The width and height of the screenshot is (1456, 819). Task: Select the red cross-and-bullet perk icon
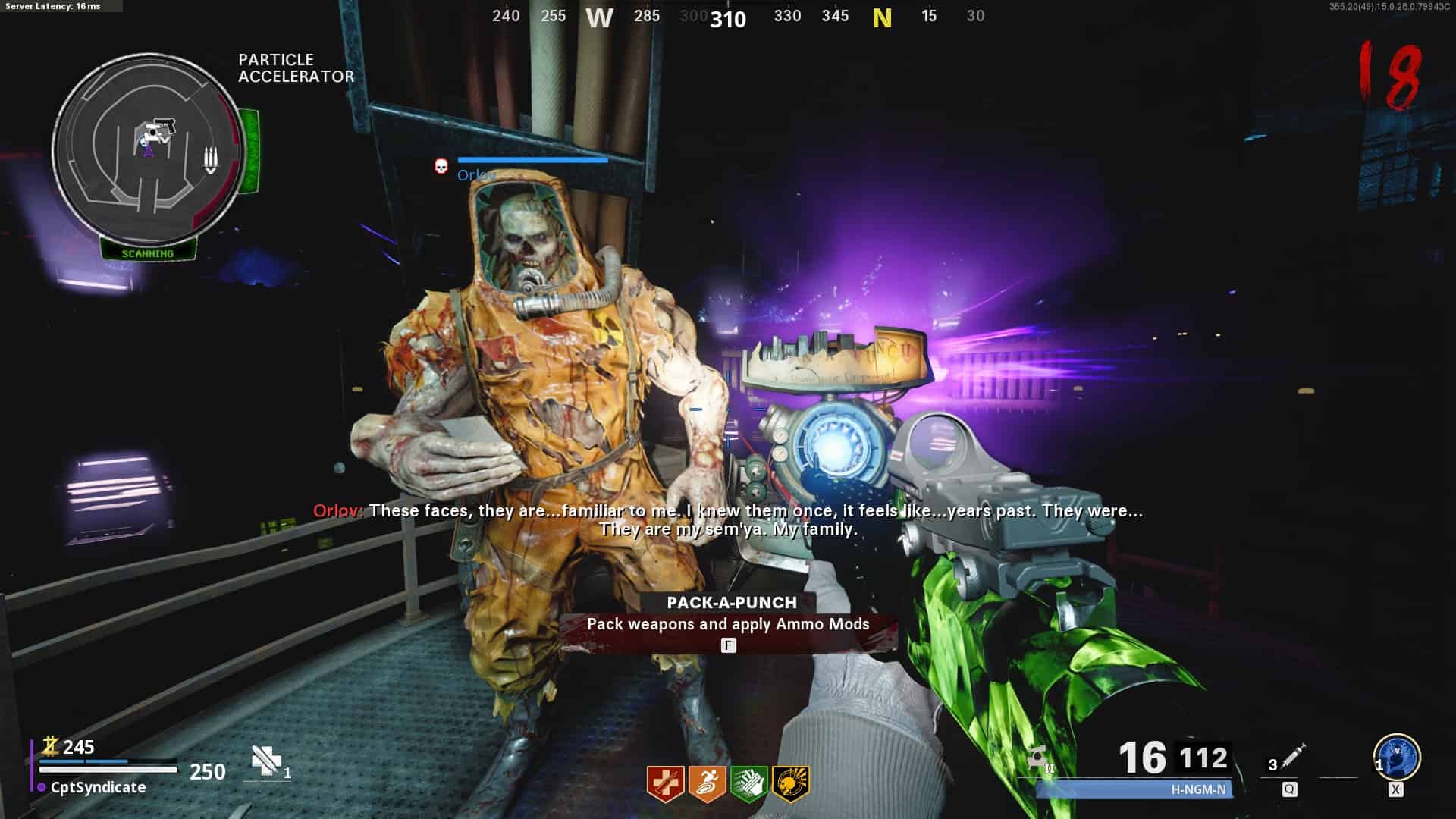665,783
